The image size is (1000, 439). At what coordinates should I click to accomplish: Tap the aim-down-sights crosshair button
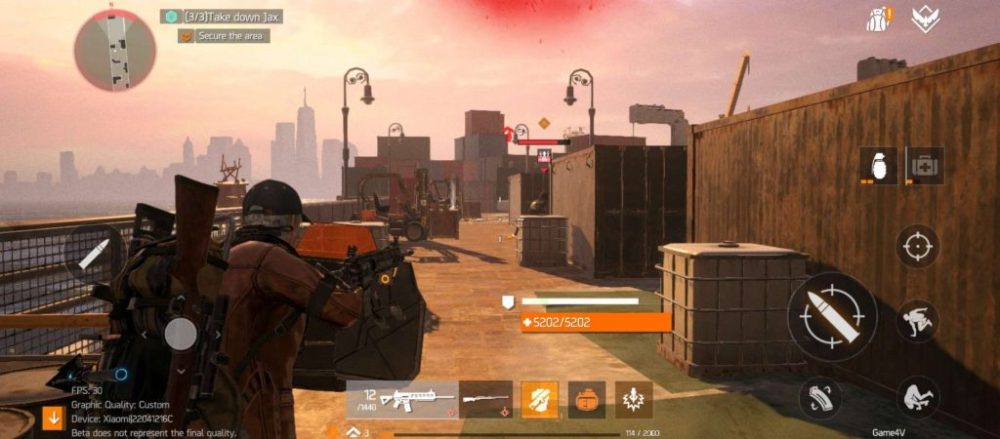[x=916, y=246]
